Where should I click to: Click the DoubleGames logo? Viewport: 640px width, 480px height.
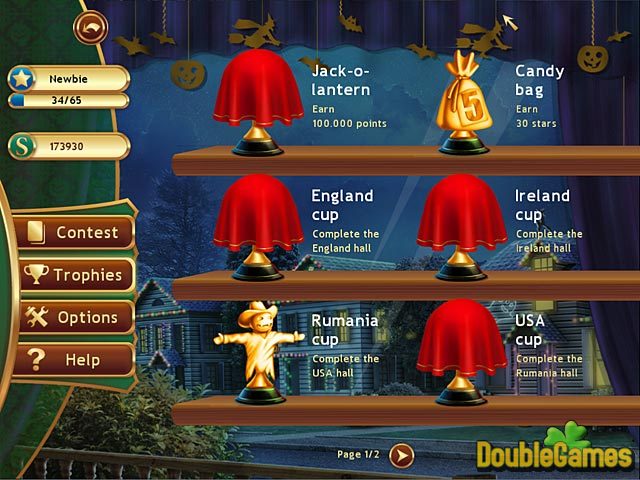click(555, 450)
